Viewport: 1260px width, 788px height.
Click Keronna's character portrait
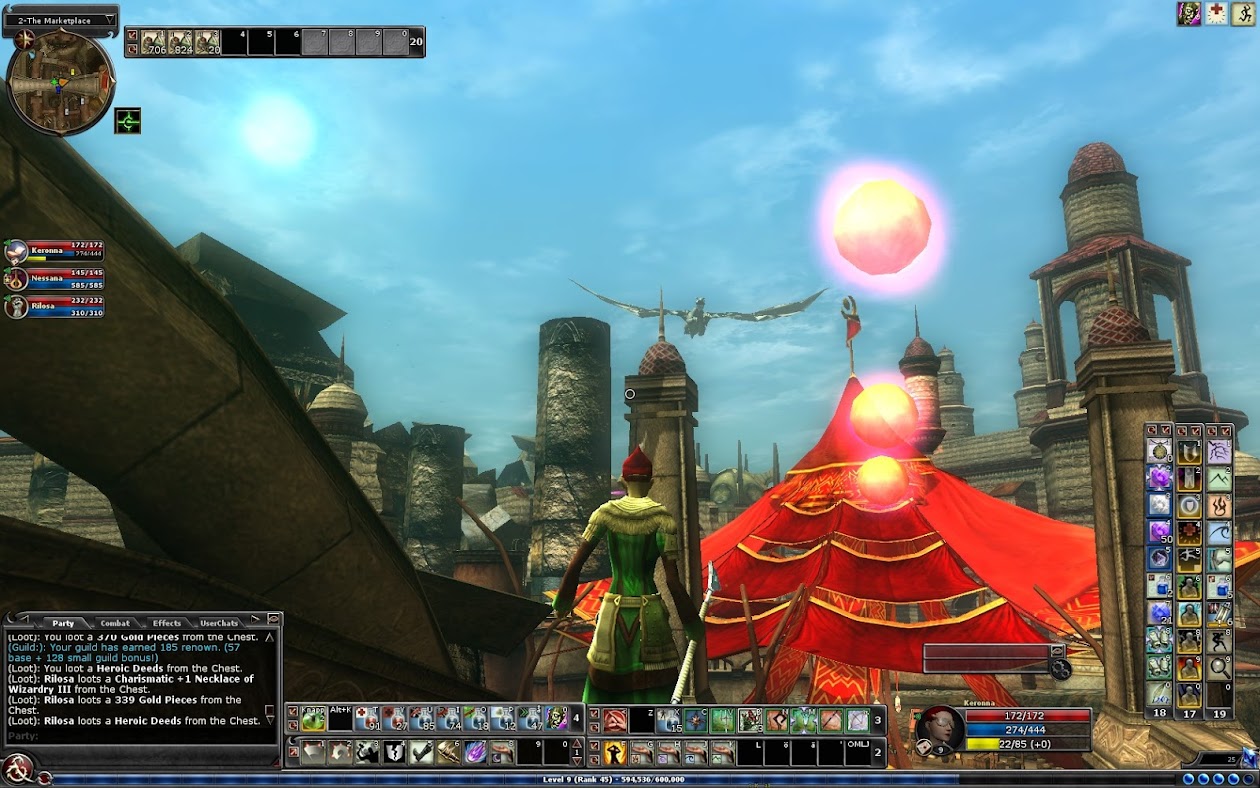[x=939, y=729]
